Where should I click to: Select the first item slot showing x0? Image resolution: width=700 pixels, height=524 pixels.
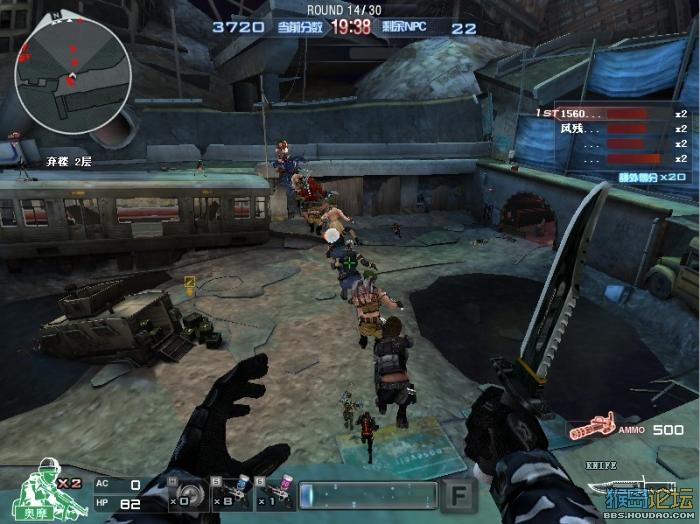pyautogui.click(x=186, y=492)
